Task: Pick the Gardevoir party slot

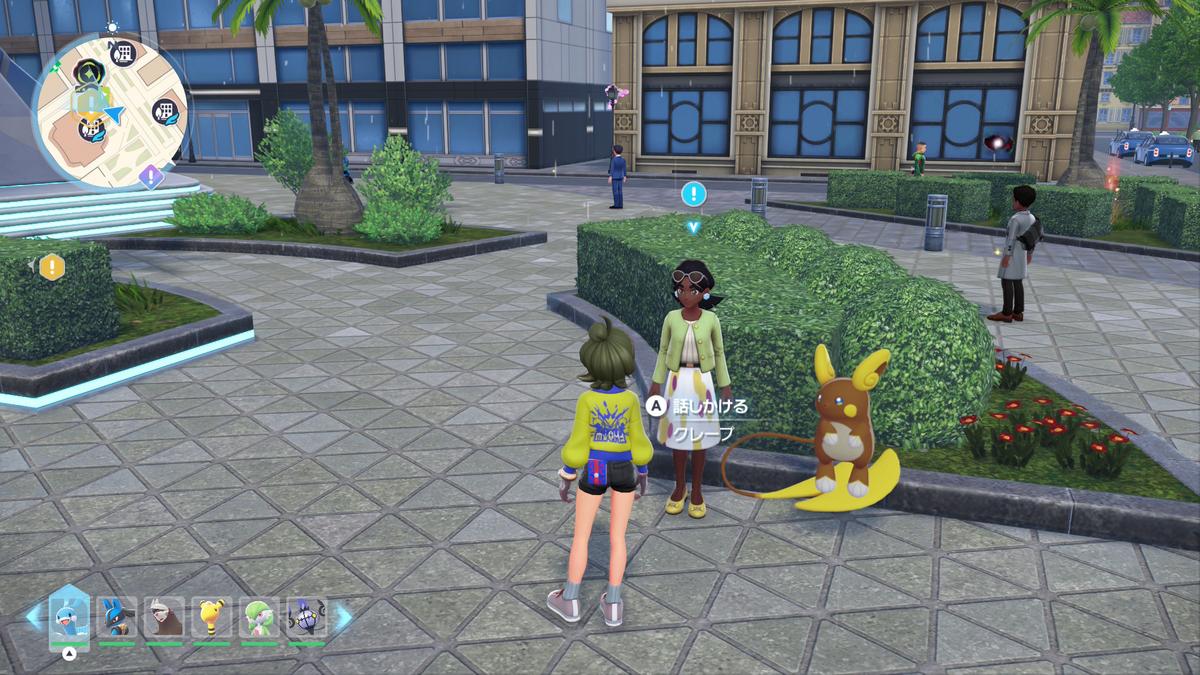Action: coord(259,617)
